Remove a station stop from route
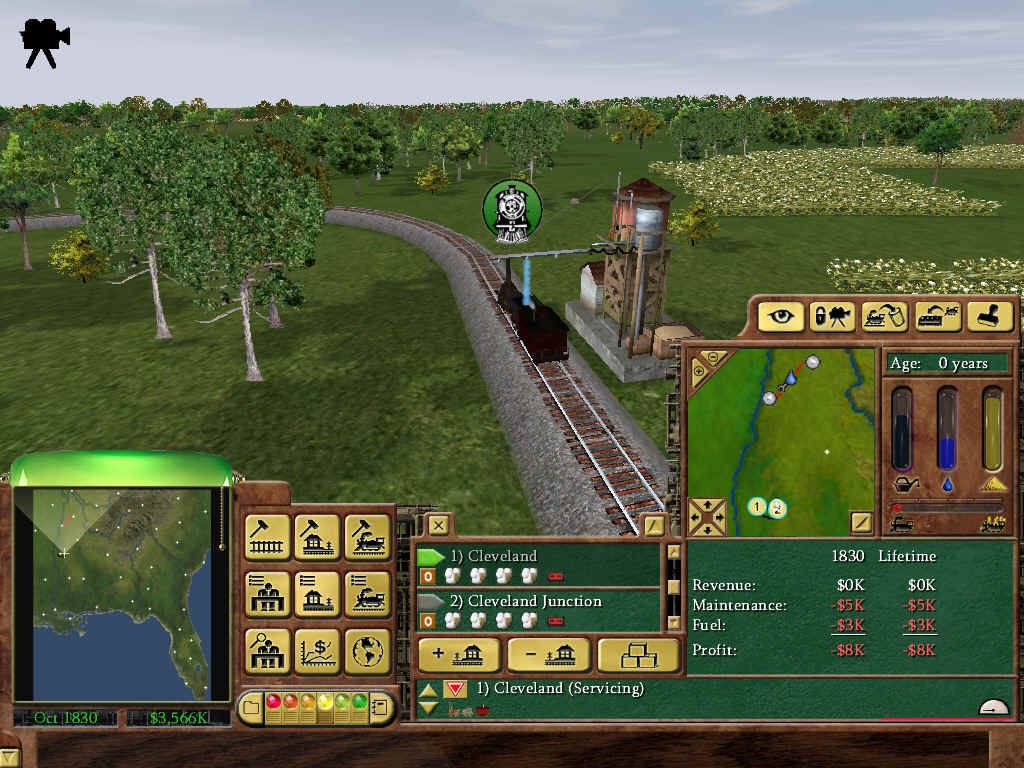Screen dimensions: 1024x768 [x=548, y=655]
